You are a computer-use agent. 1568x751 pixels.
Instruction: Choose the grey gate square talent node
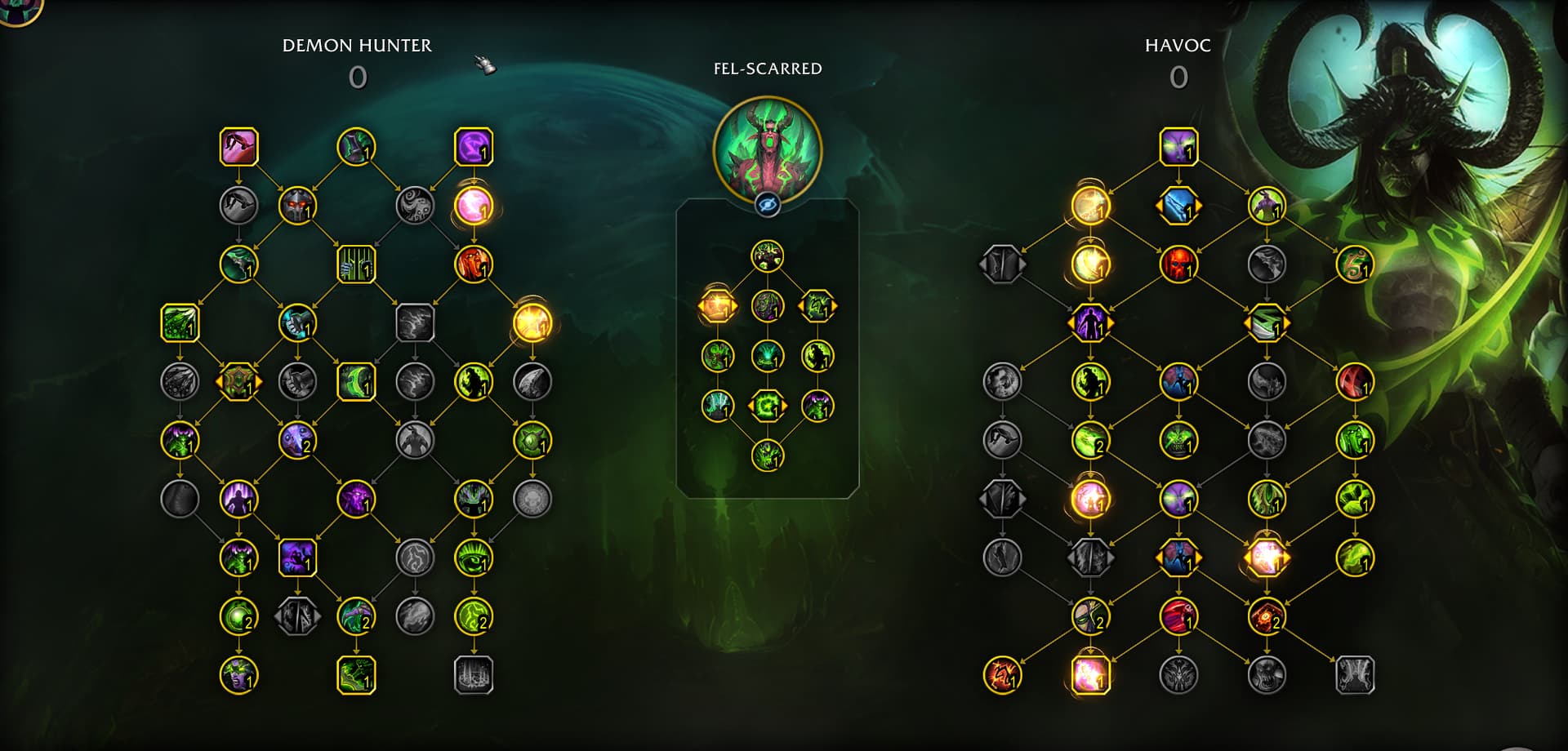coord(474,675)
